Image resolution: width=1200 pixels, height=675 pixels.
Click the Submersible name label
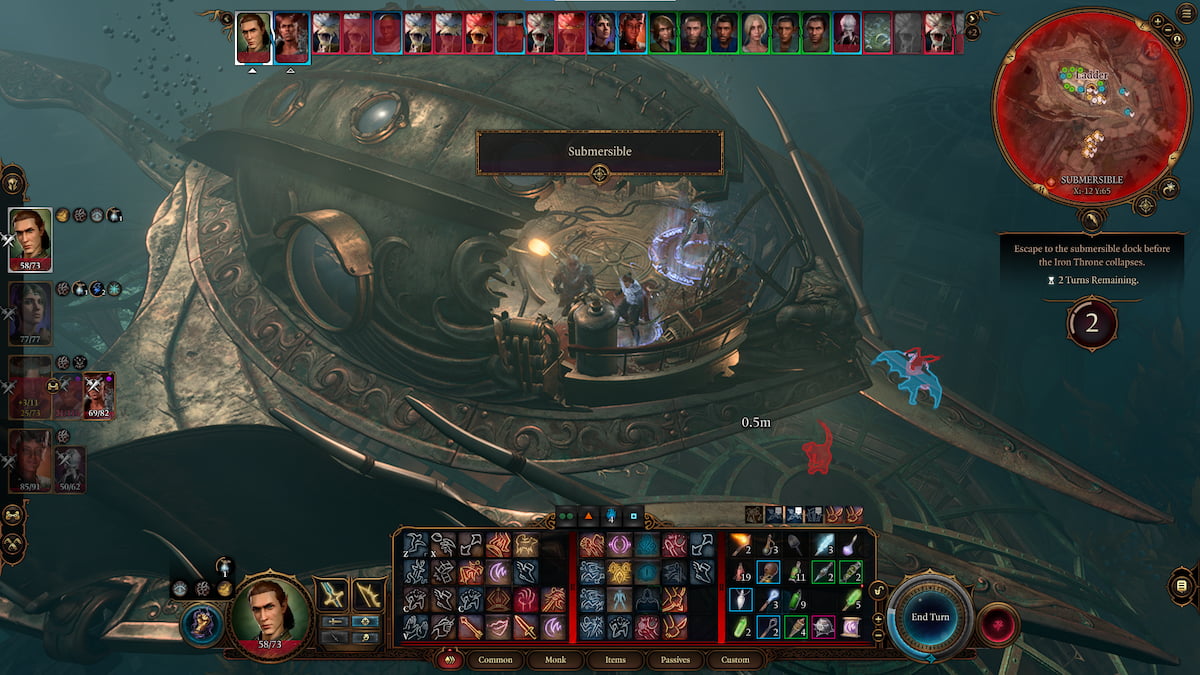point(599,152)
